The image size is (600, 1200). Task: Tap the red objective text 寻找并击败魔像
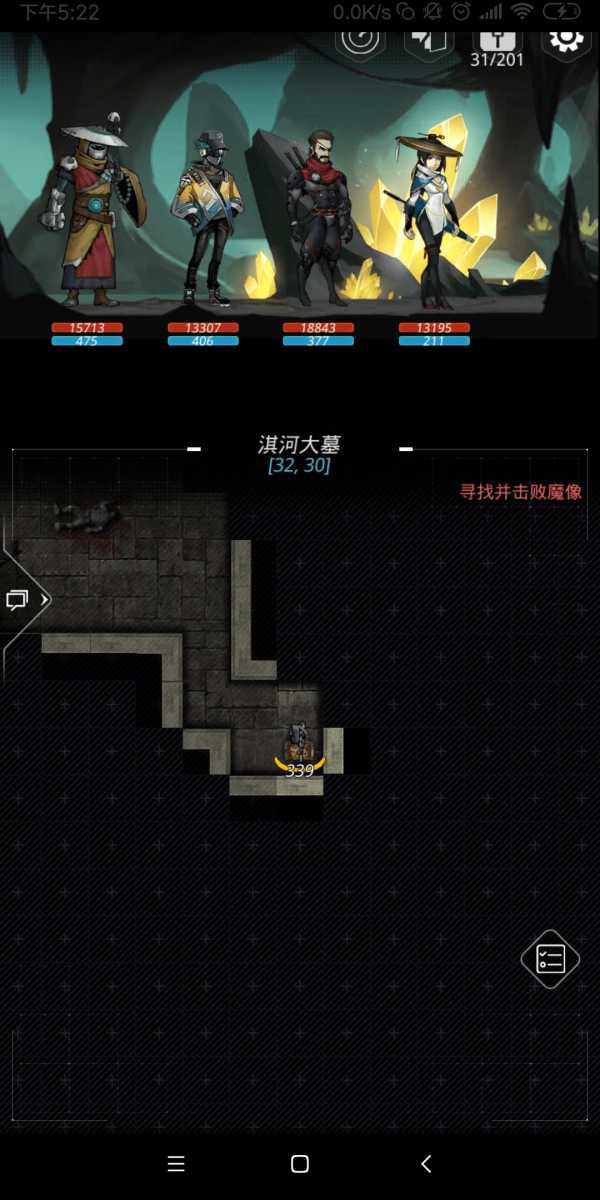click(x=520, y=492)
